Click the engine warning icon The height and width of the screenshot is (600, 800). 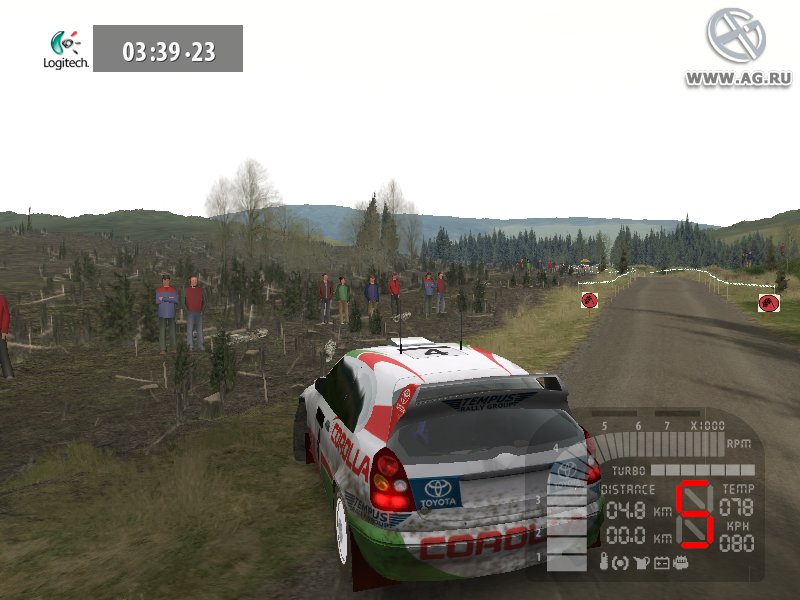tap(681, 563)
